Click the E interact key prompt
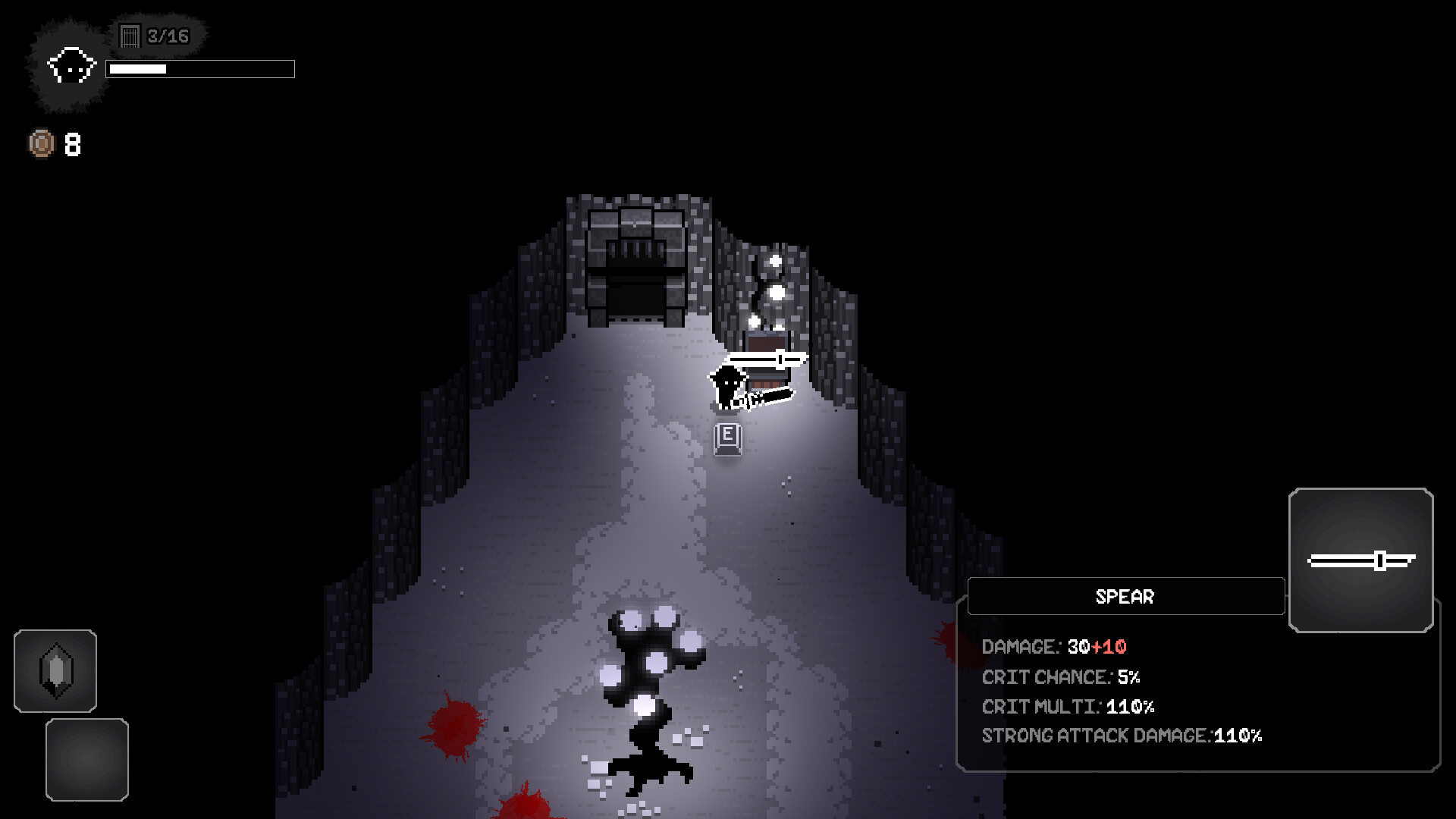Screen dimensions: 1456x819 tap(726, 438)
